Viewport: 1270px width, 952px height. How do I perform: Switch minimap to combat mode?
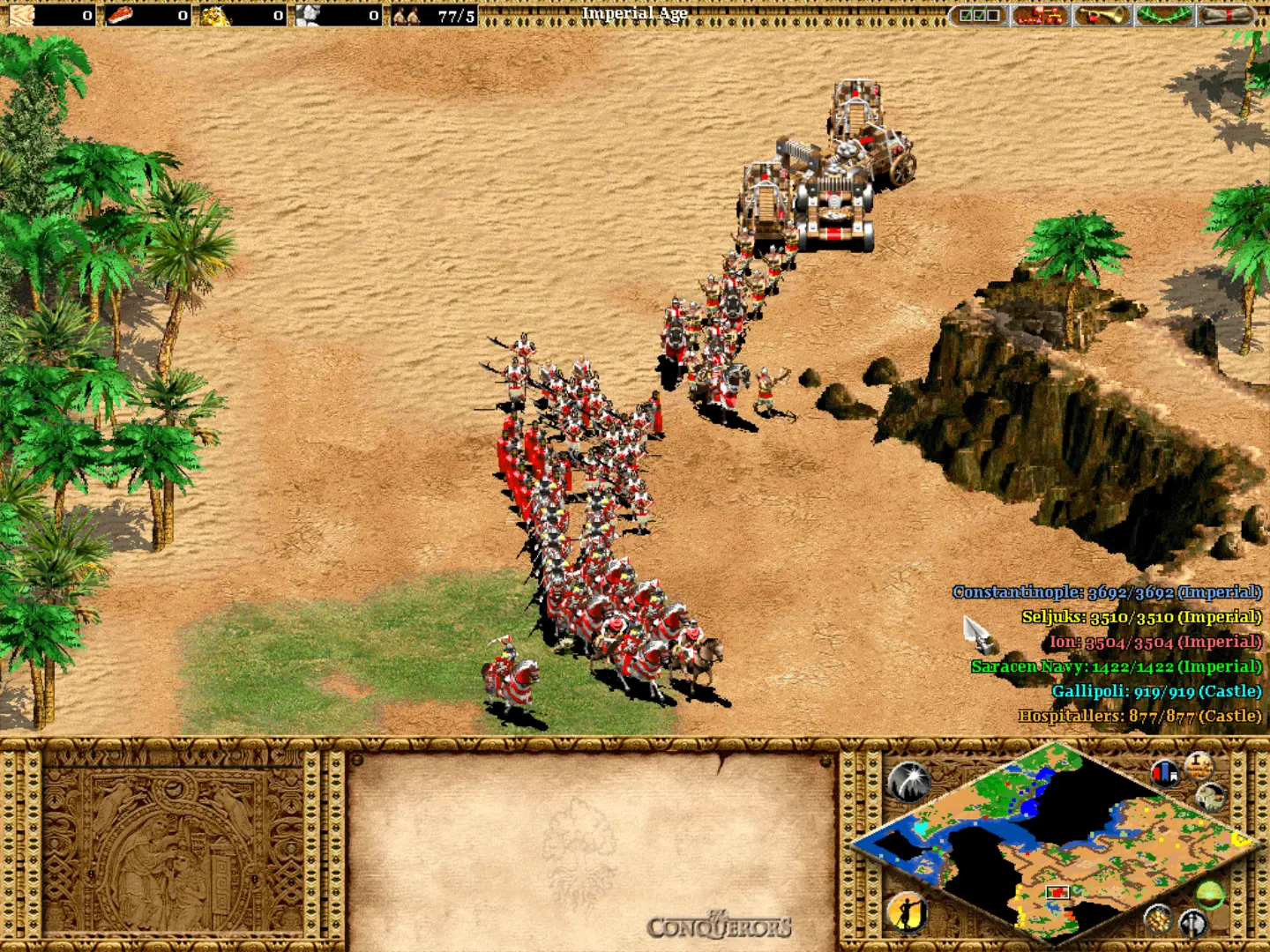1192,922
